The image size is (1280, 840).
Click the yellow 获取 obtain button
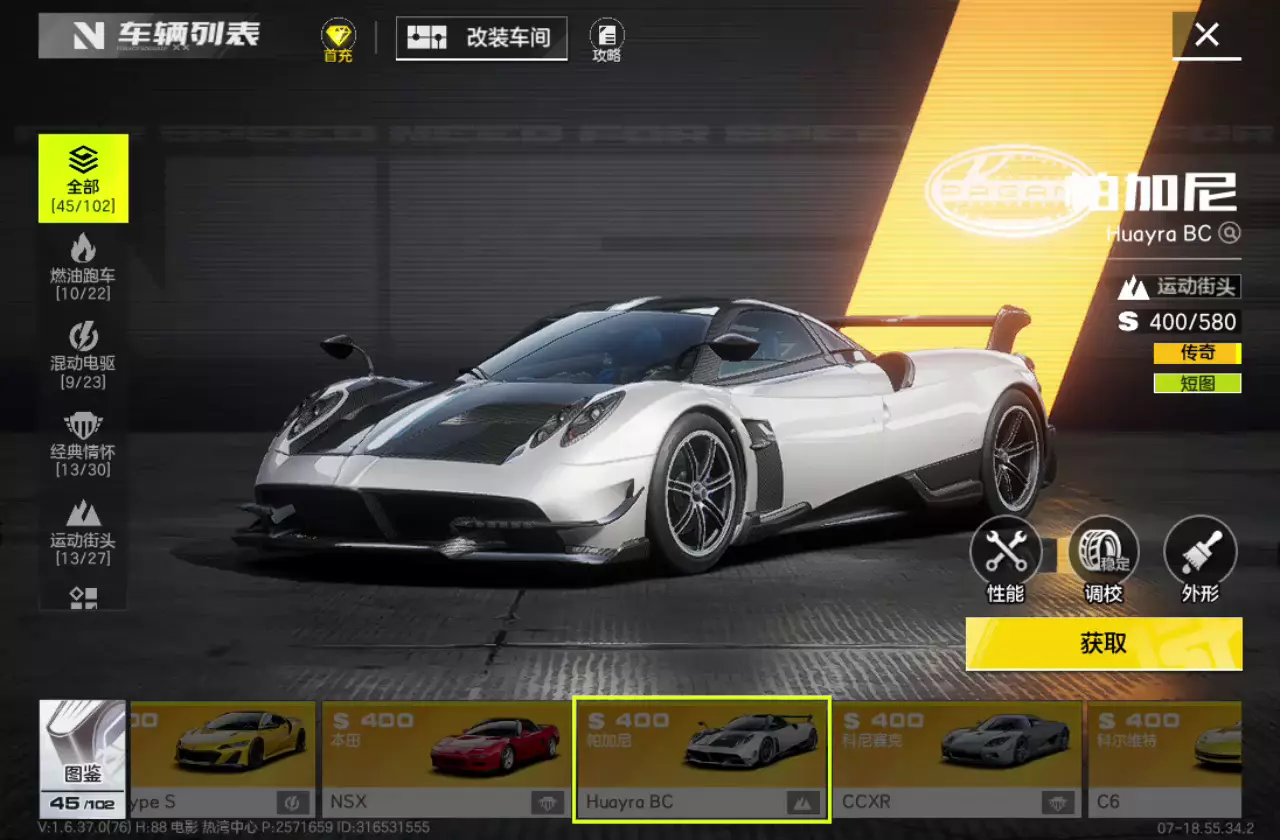(x=1104, y=643)
